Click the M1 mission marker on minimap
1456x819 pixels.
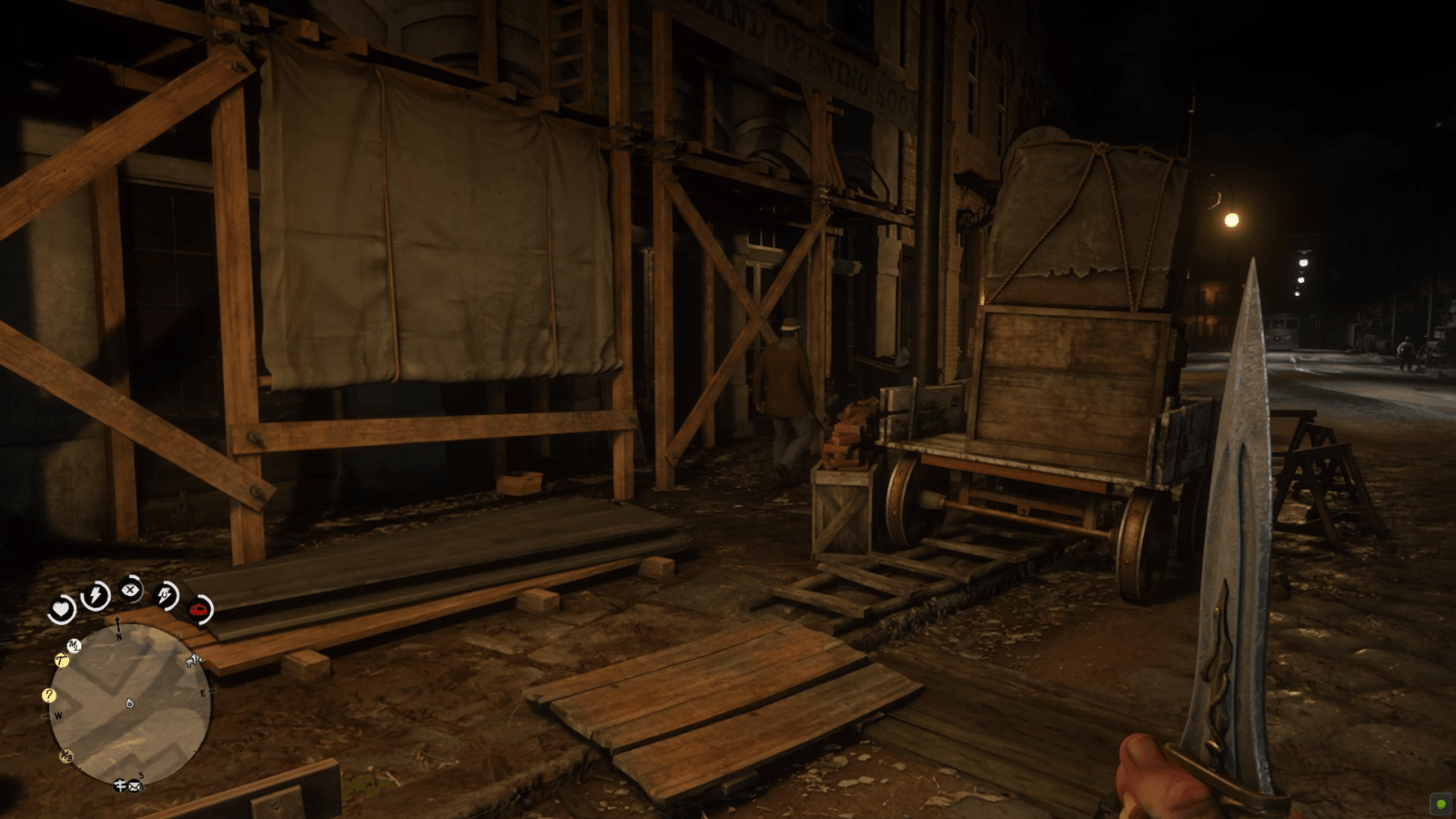click(73, 645)
